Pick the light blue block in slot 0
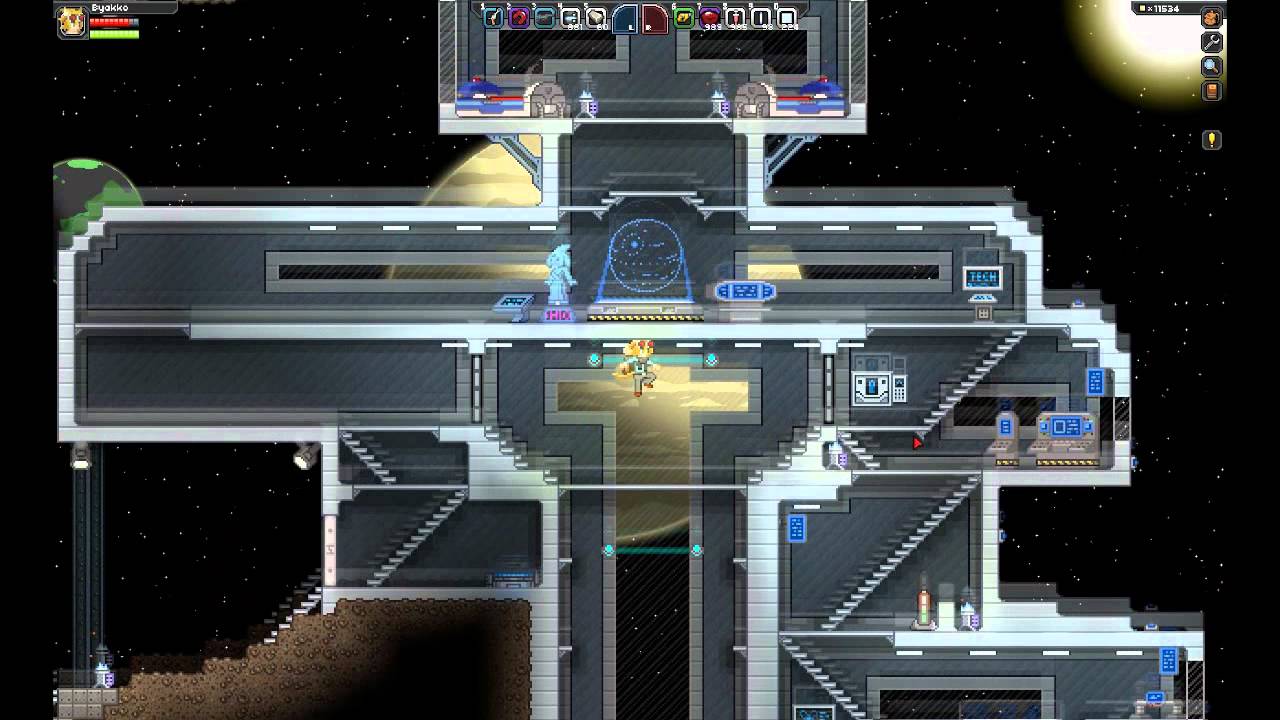This screenshot has height=720, width=1280. click(x=787, y=17)
